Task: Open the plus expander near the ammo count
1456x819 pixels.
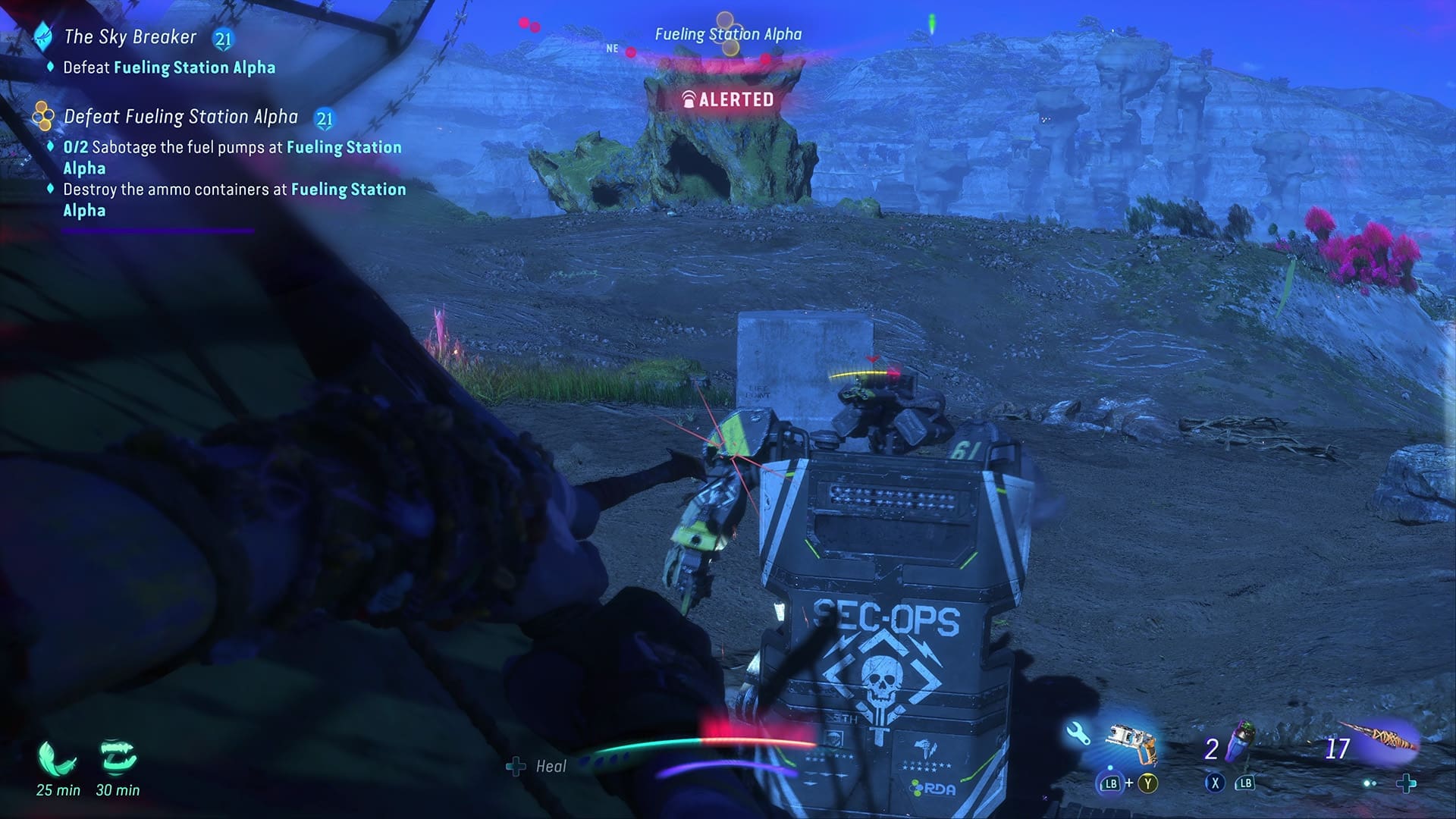Action: pos(1407,783)
